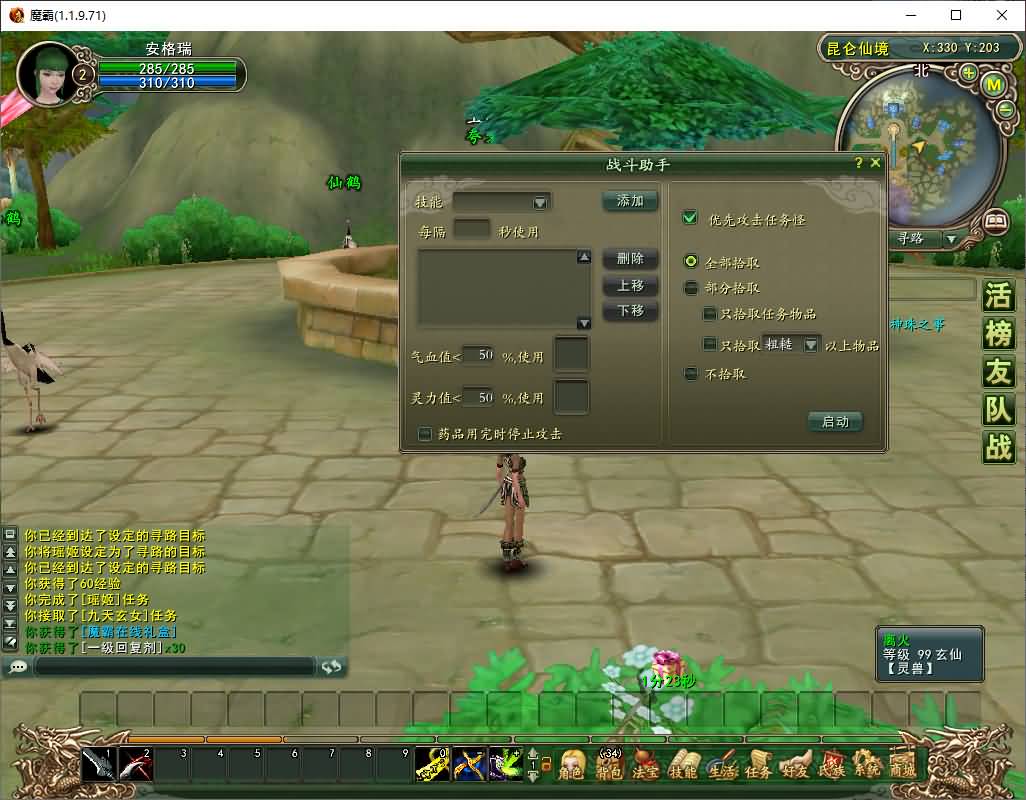Click the 添加 button to add skill
Image resolution: width=1026 pixels, height=800 pixels.
tap(630, 201)
